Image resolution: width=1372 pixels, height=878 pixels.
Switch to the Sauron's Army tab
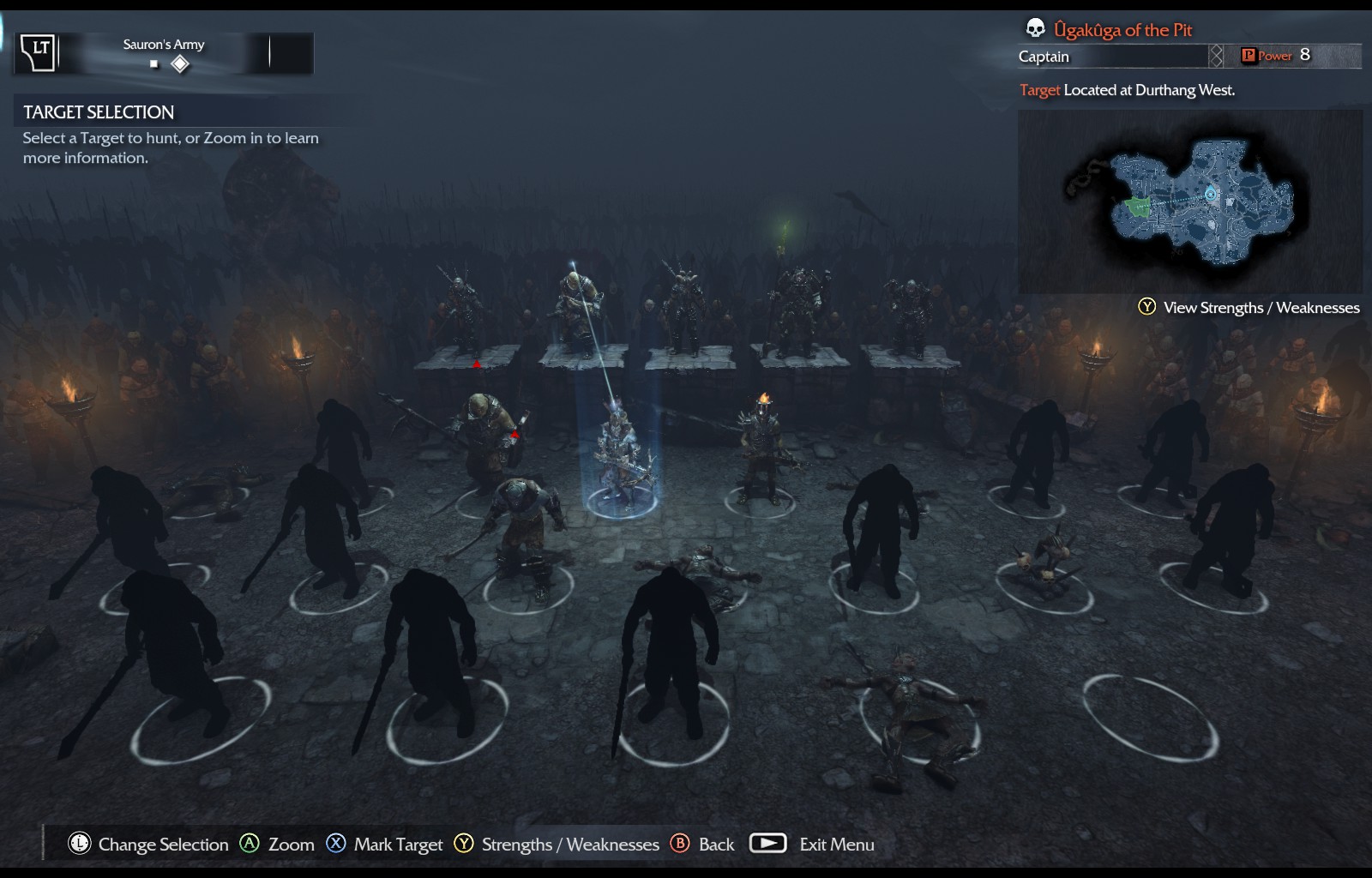164,53
